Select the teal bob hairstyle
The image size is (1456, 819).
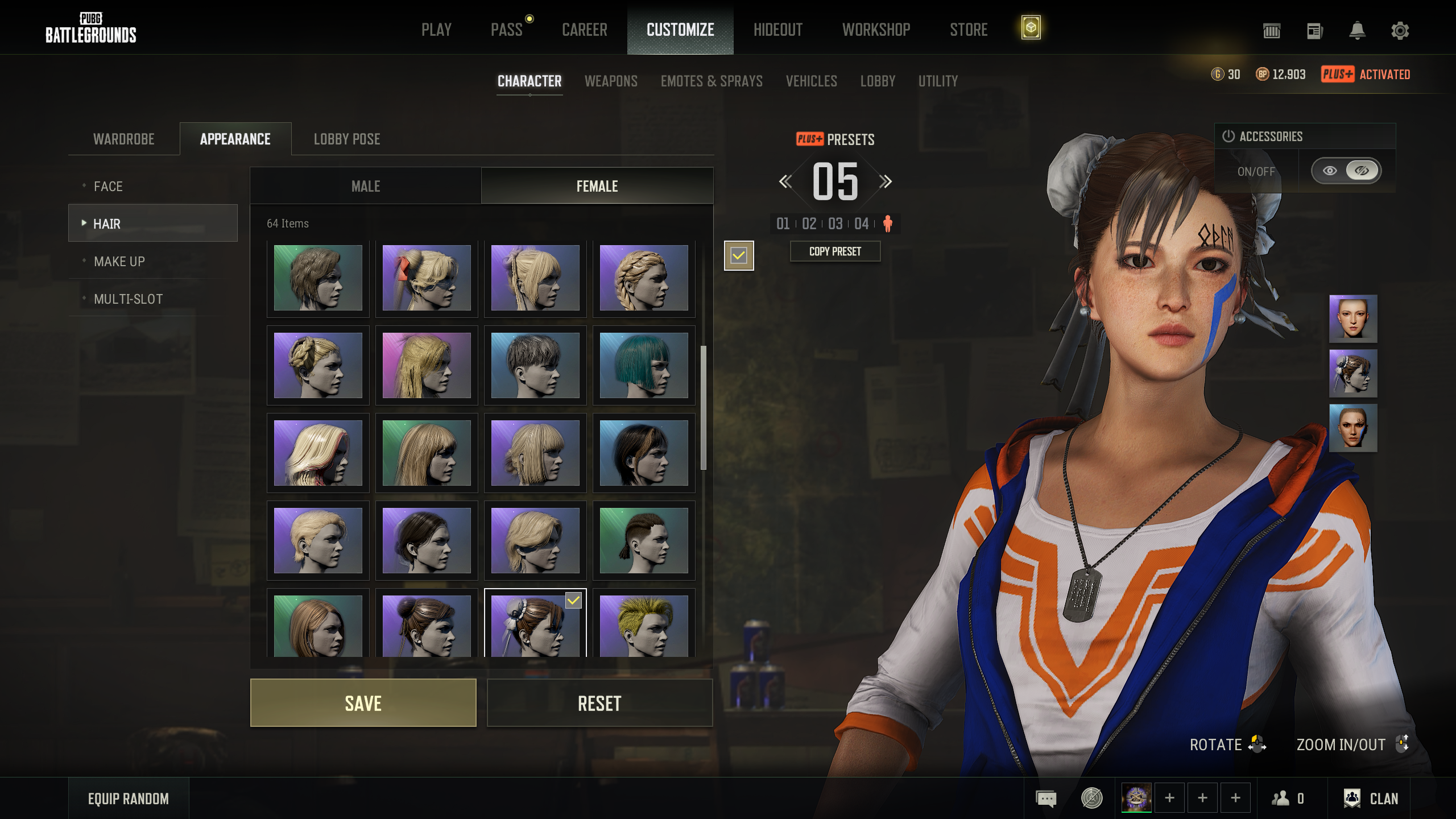[643, 365]
